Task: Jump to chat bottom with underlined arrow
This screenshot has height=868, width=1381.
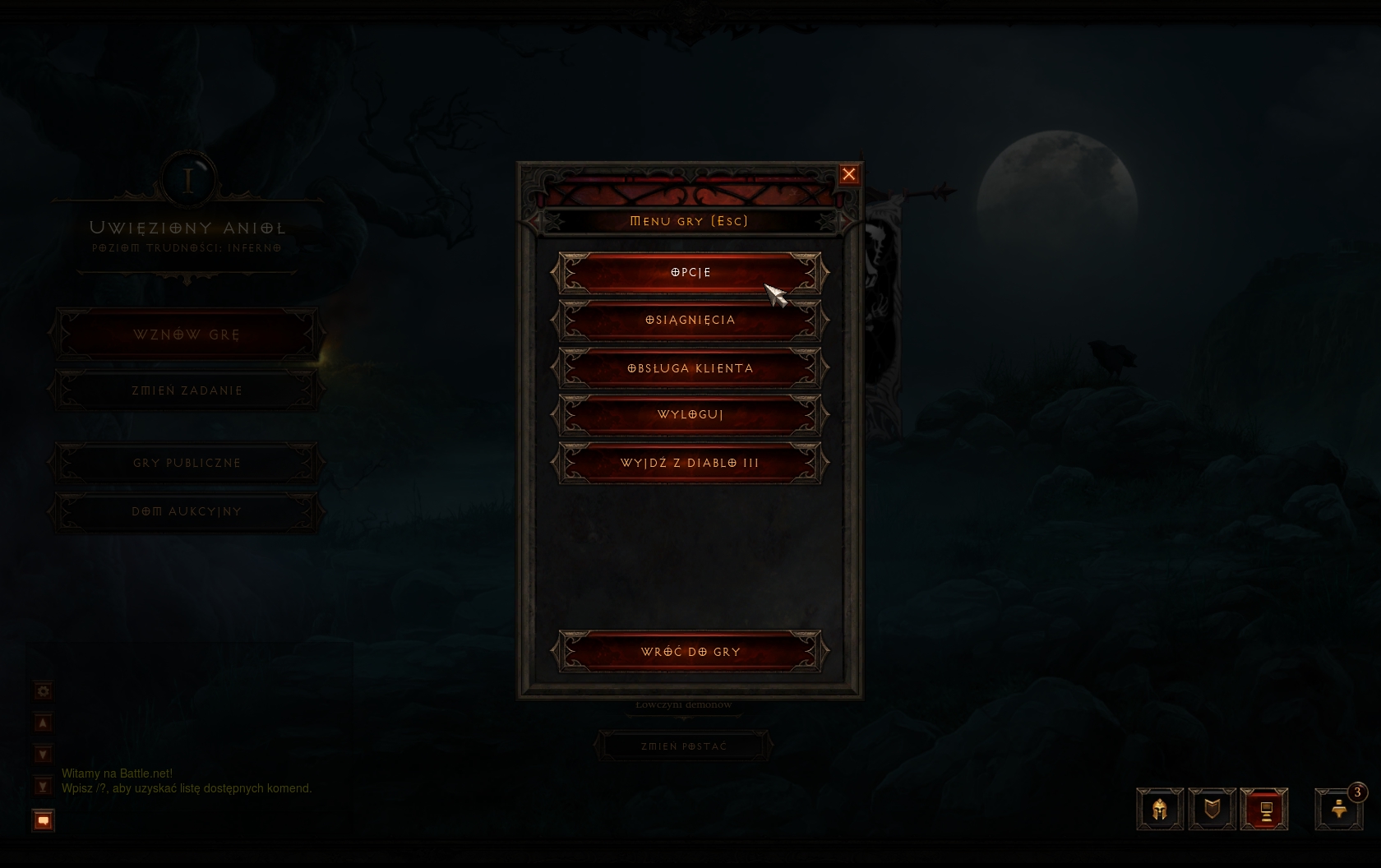Action: tap(44, 787)
